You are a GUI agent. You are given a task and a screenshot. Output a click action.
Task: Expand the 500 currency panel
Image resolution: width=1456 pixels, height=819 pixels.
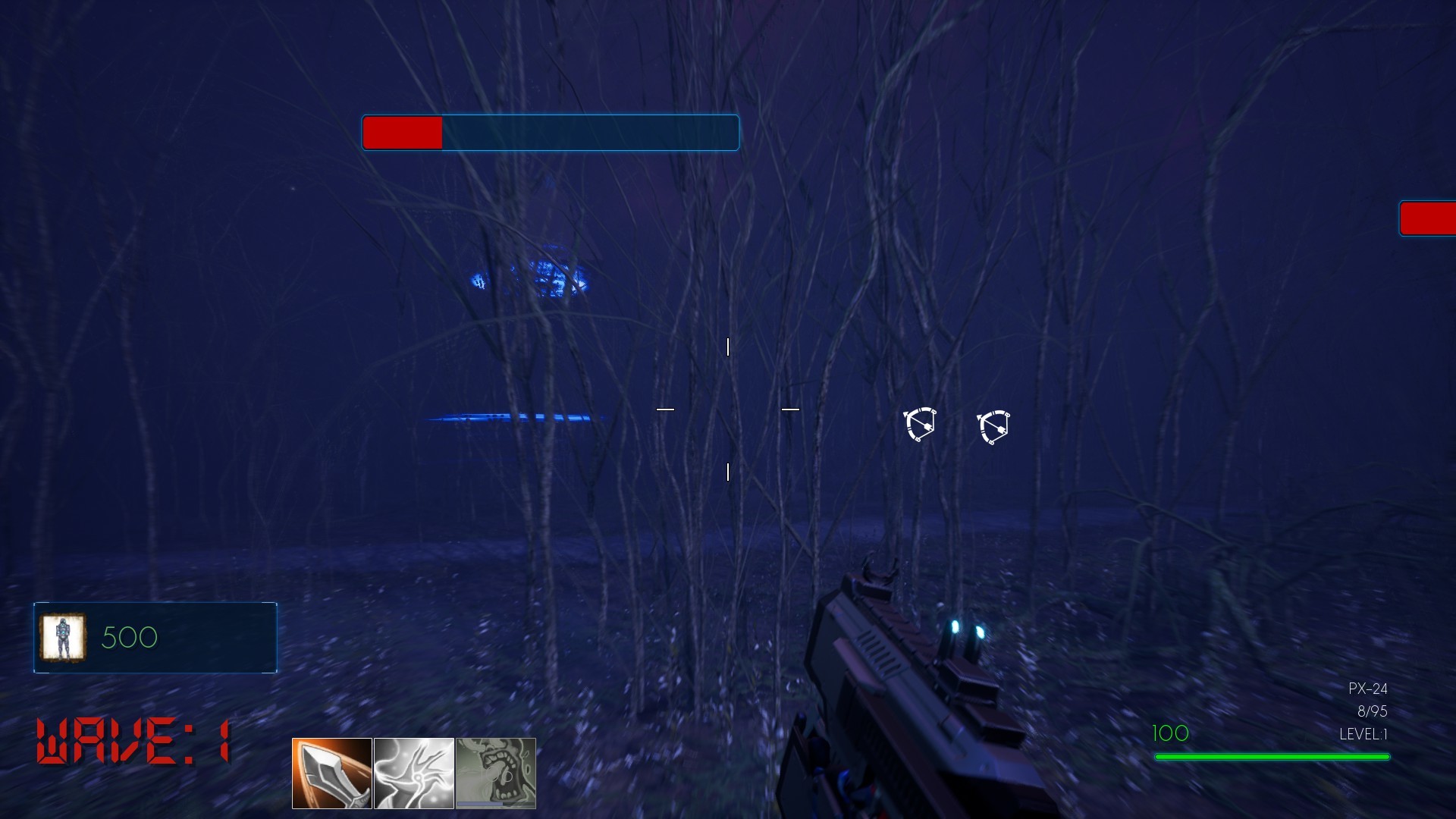click(154, 637)
